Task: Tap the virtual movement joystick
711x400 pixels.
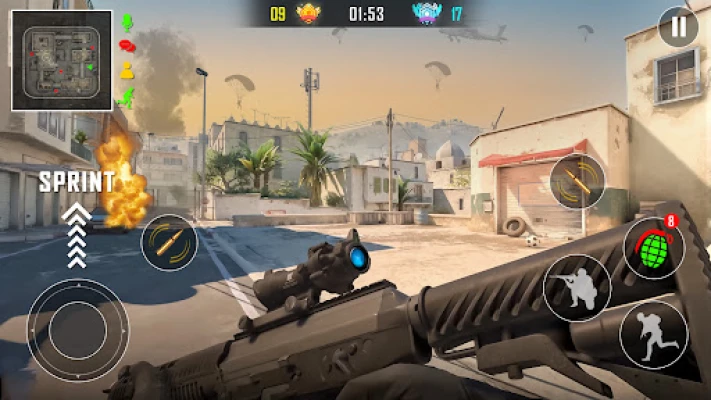Action: click(x=77, y=329)
